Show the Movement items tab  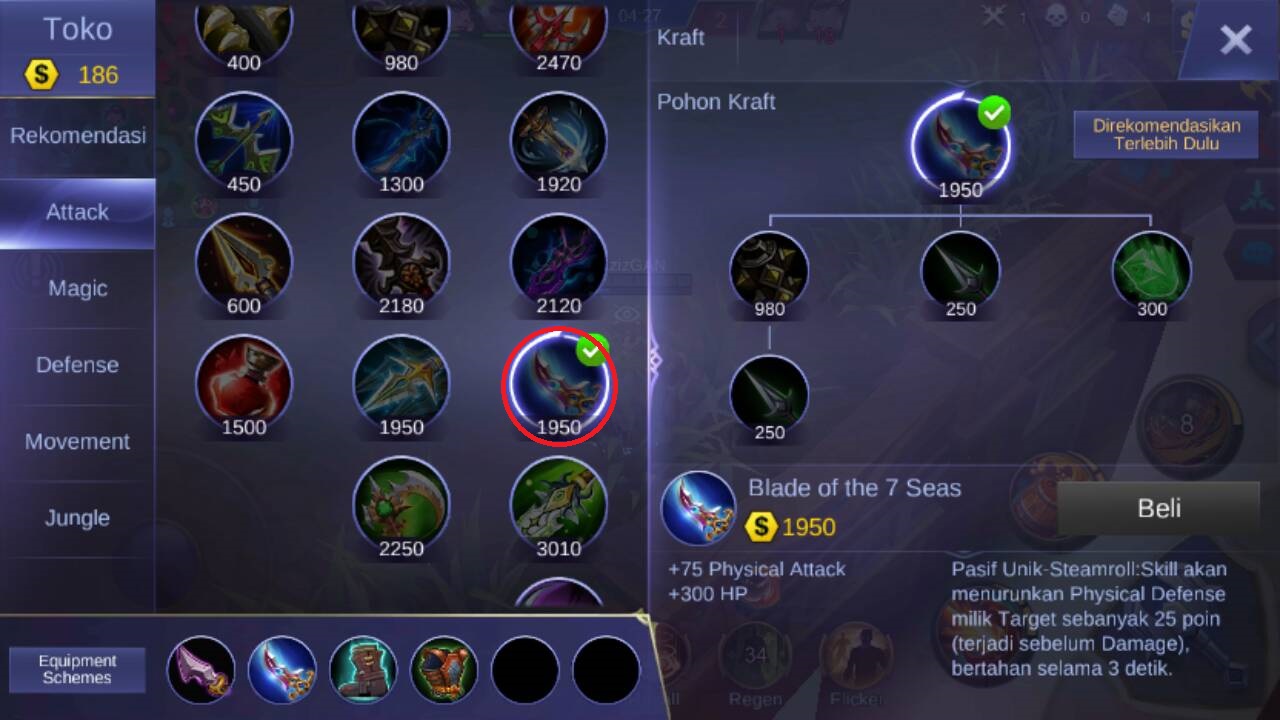coord(77,442)
